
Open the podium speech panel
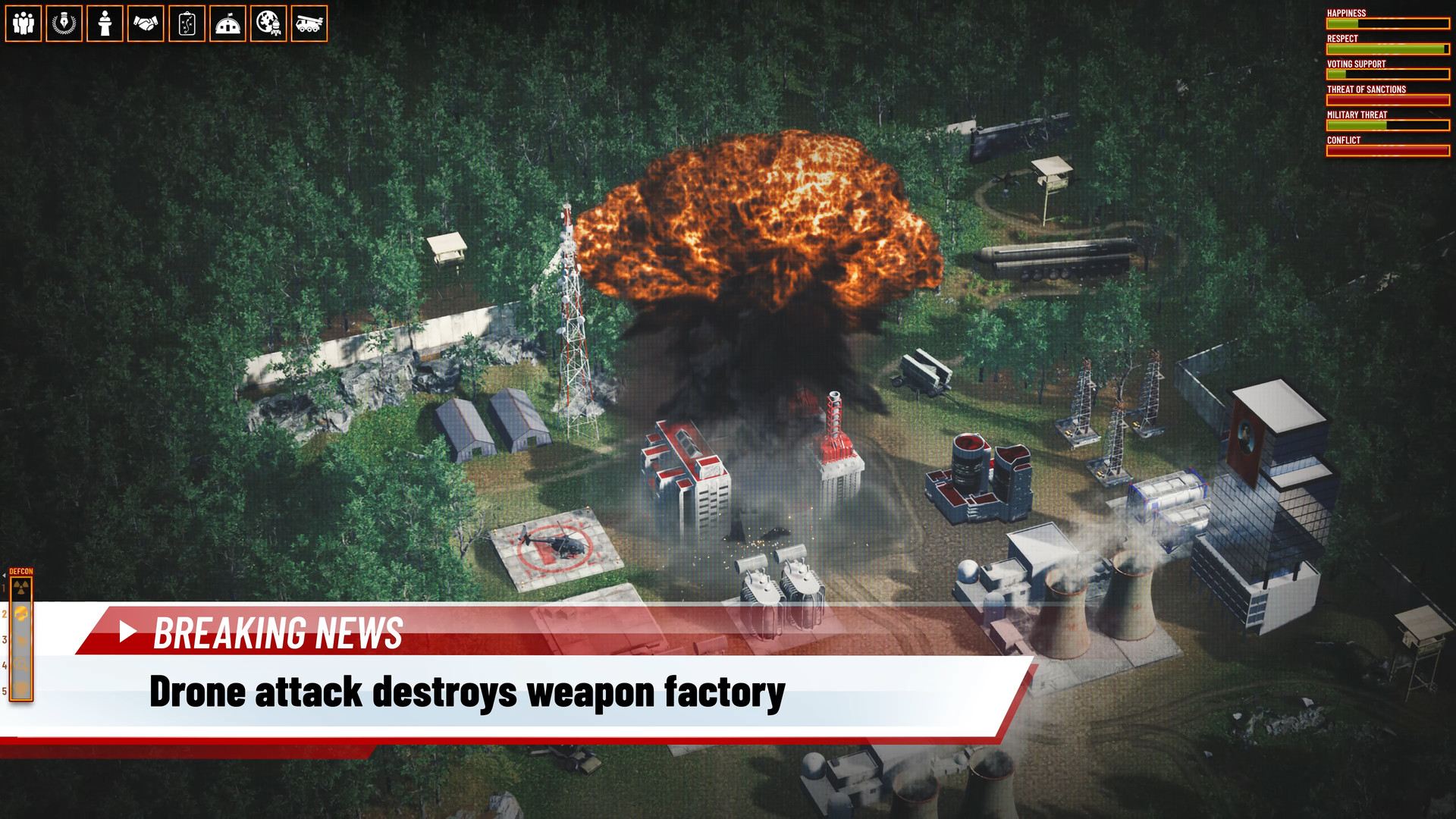click(x=105, y=24)
